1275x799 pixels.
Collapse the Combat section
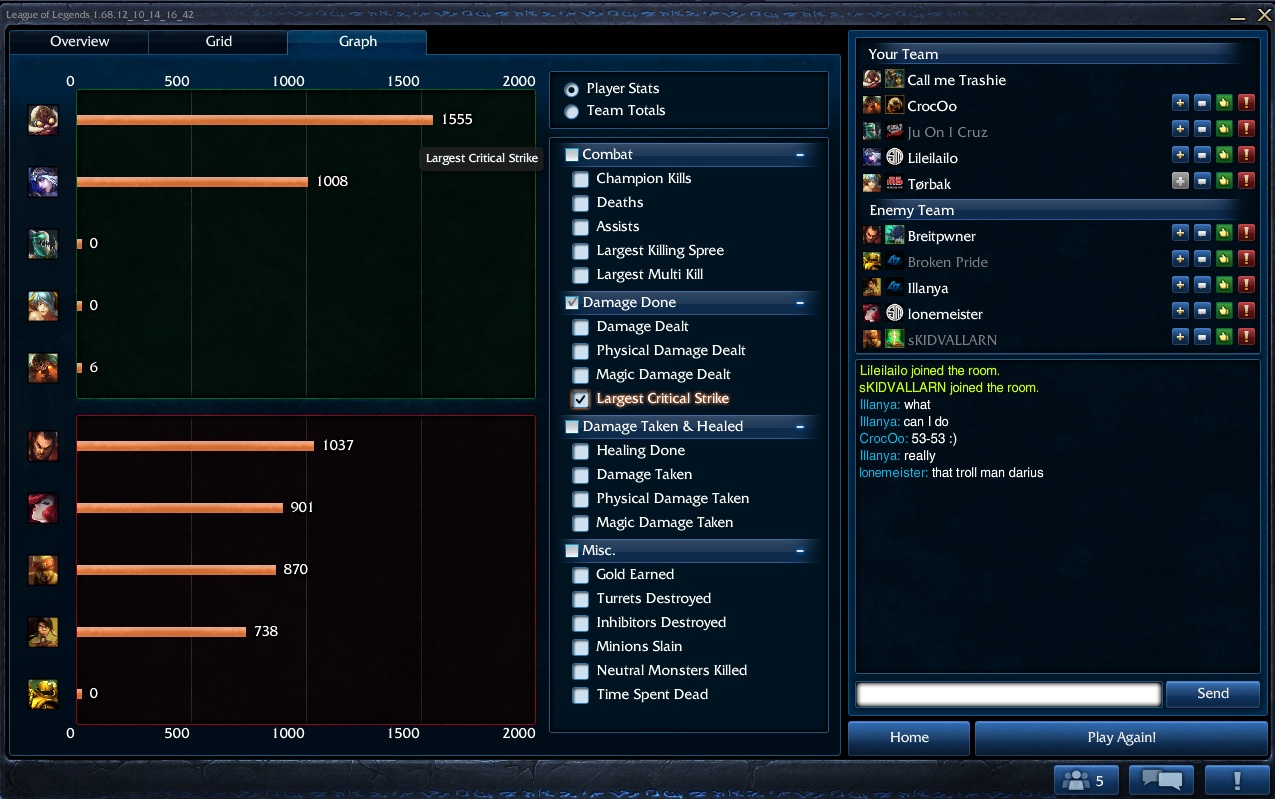pos(800,155)
